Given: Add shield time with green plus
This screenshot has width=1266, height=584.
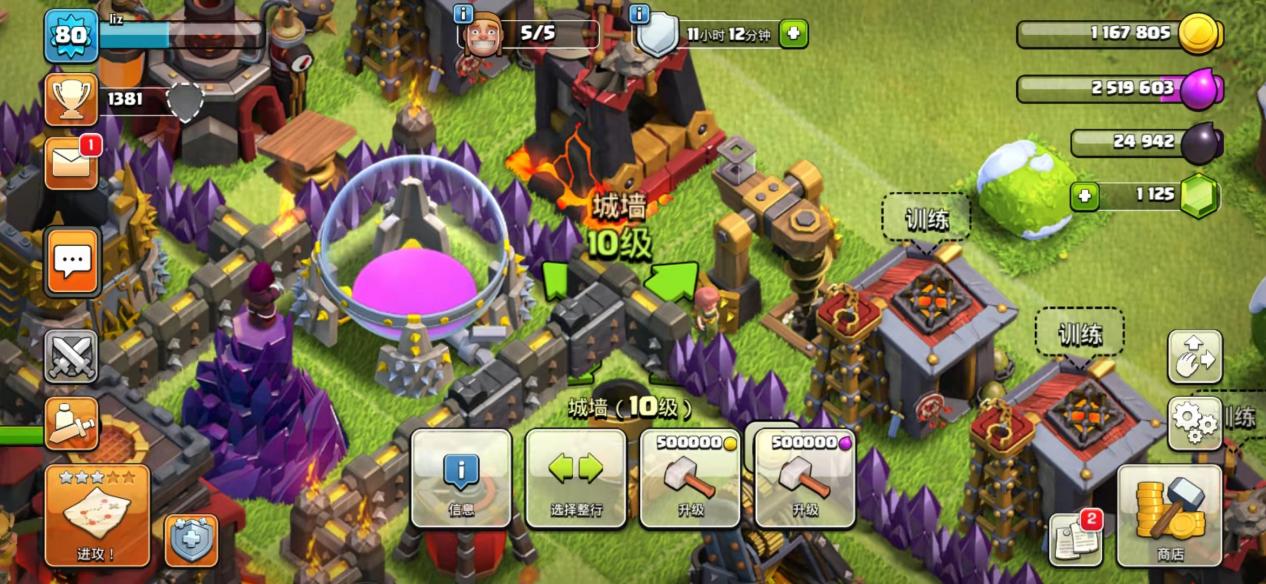Looking at the screenshot, I should tap(793, 34).
